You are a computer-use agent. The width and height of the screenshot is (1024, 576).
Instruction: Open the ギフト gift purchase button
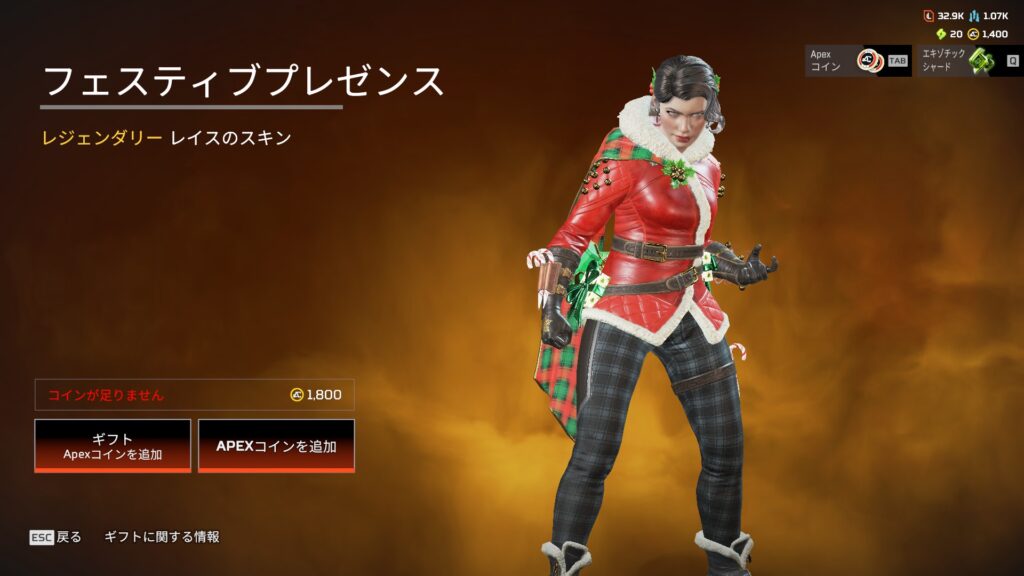[112, 445]
